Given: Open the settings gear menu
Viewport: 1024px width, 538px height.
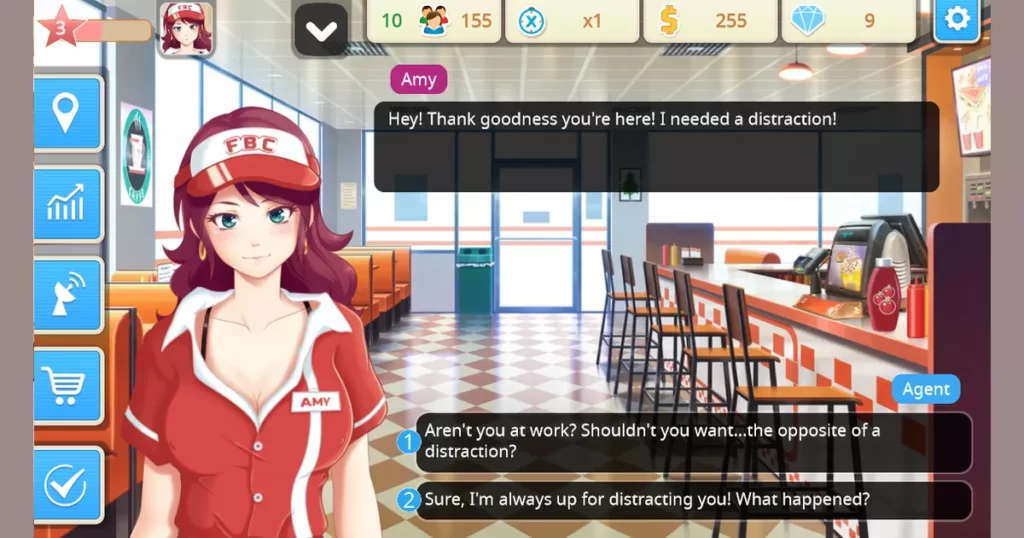Looking at the screenshot, I should [956, 21].
